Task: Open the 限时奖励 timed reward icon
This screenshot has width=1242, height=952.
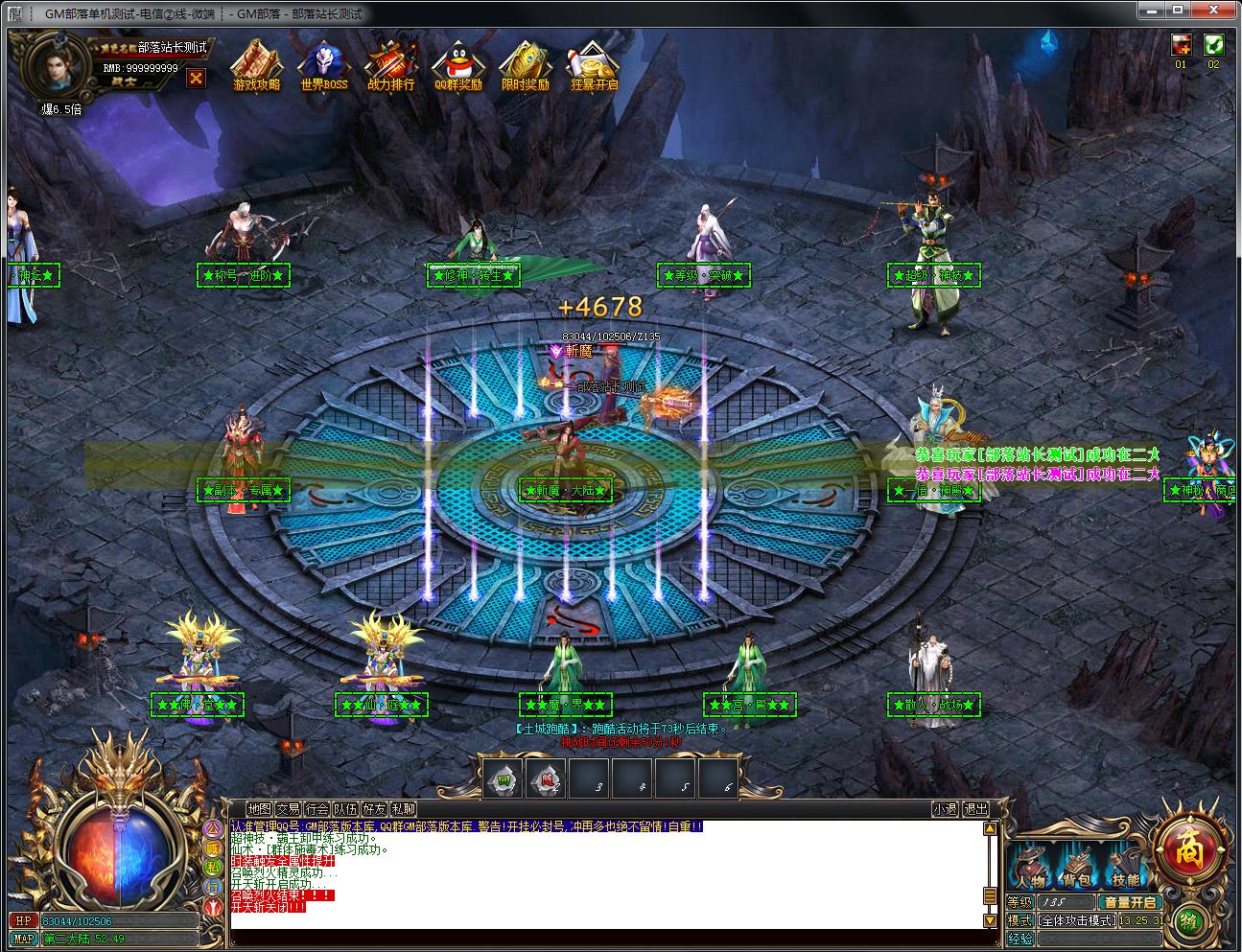Action: pyautogui.click(x=525, y=65)
